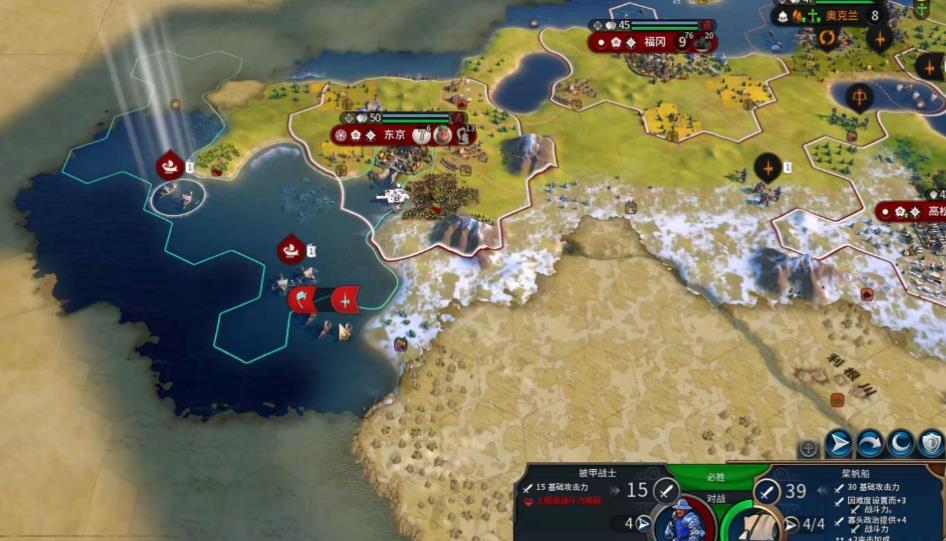Select the orange circular-arrows unit flag
This screenshot has width=946, height=541.
[828, 39]
